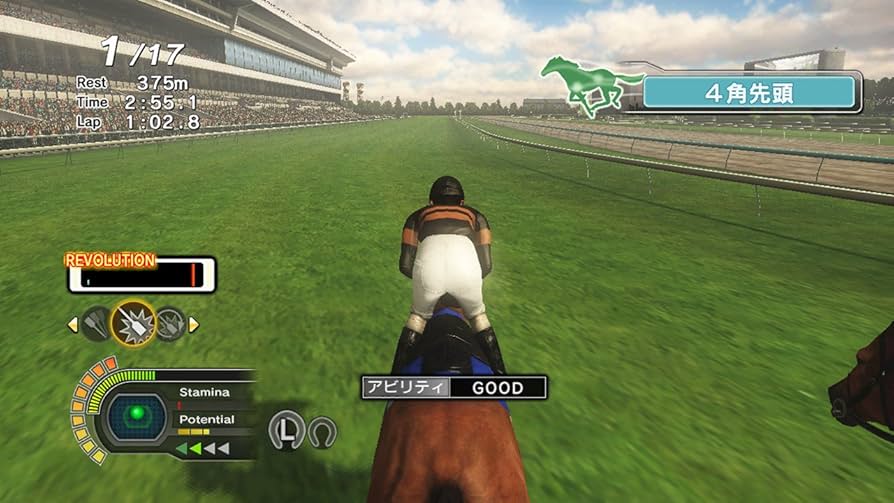Click the 4角先頭 banner
The width and height of the screenshot is (894, 503).
click(x=750, y=92)
